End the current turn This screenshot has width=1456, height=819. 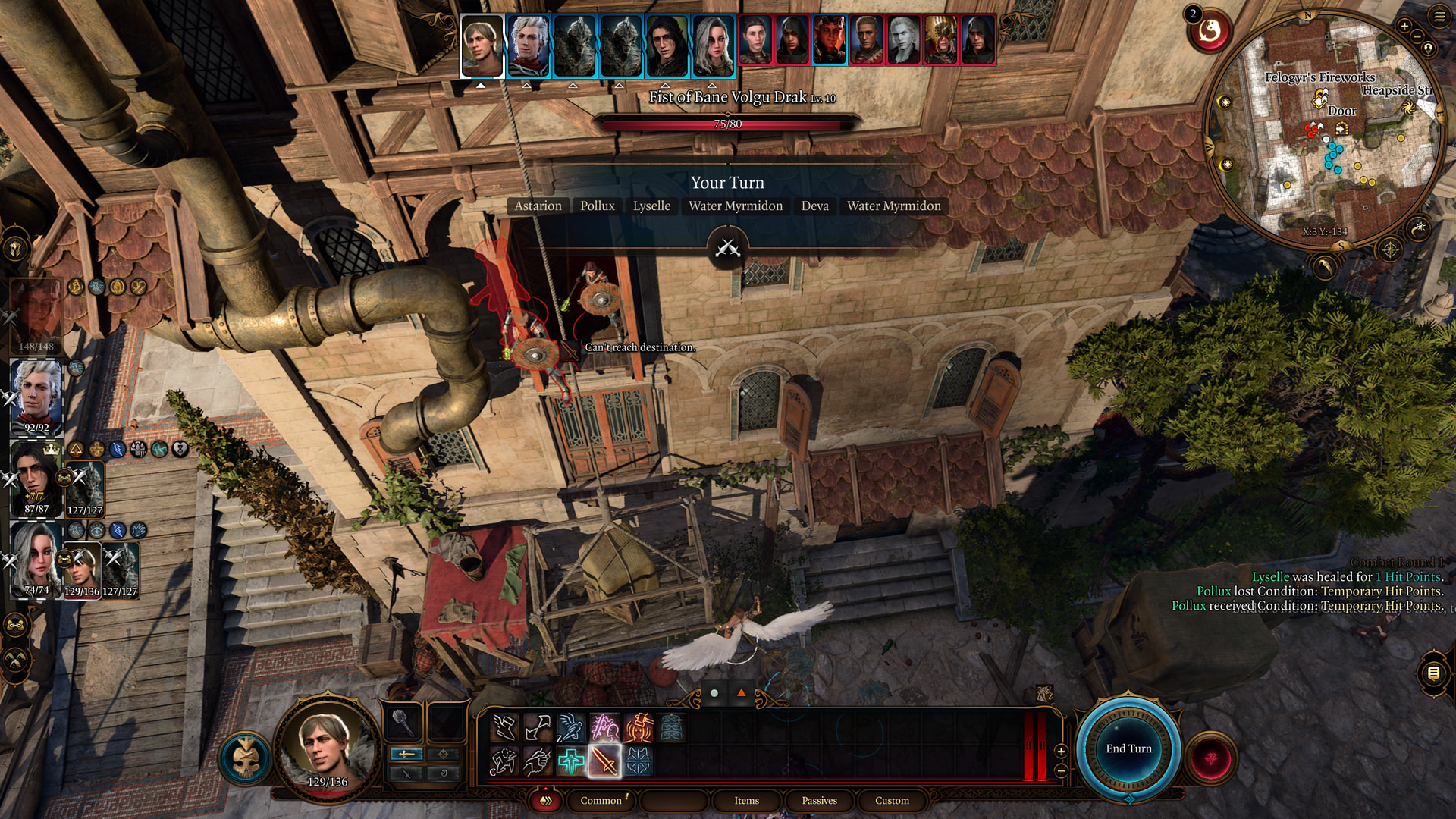(1128, 748)
